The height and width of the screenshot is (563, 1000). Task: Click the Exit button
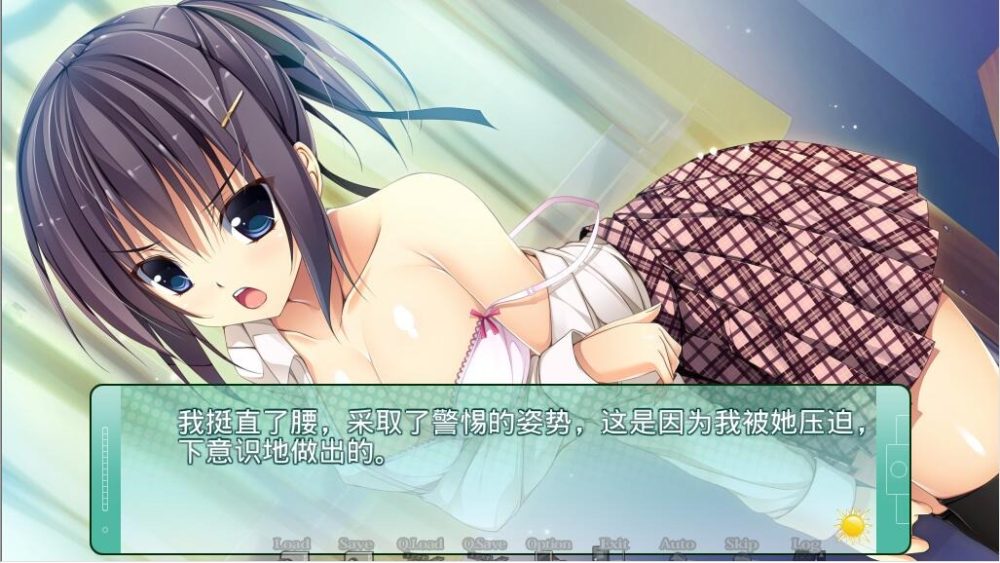[x=613, y=544]
